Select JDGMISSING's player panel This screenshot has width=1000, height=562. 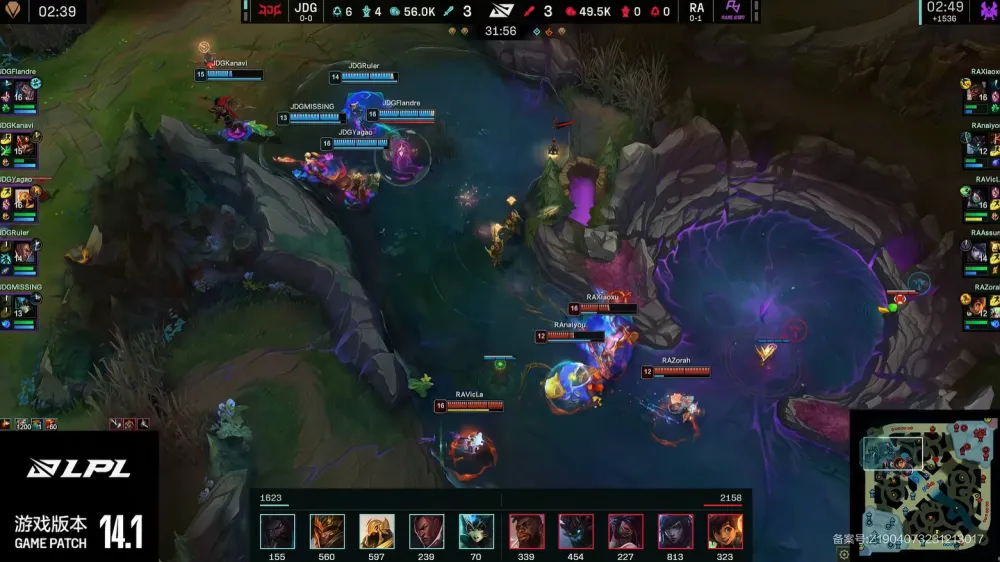[x=20, y=309]
